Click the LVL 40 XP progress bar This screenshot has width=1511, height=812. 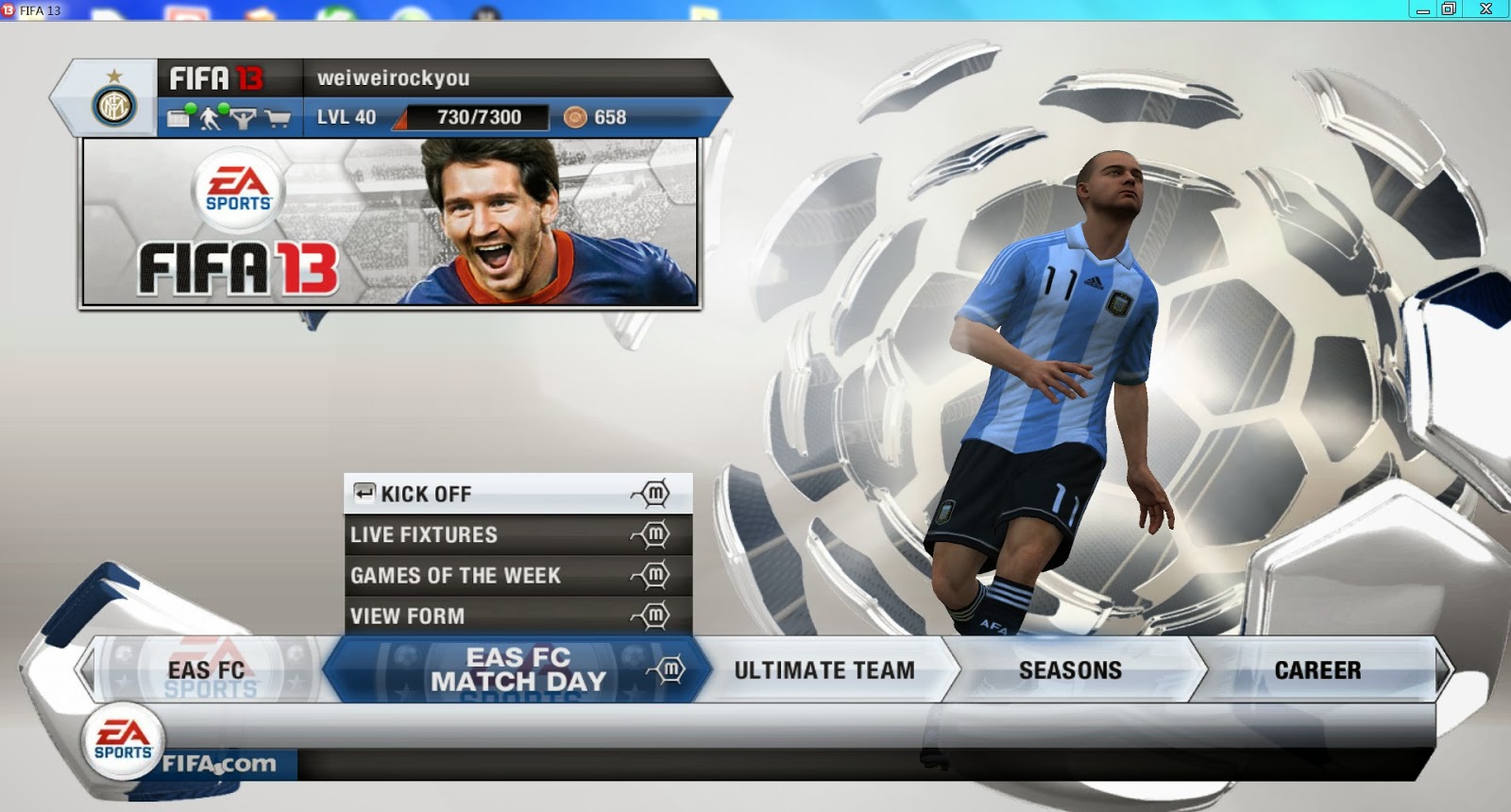click(x=472, y=119)
